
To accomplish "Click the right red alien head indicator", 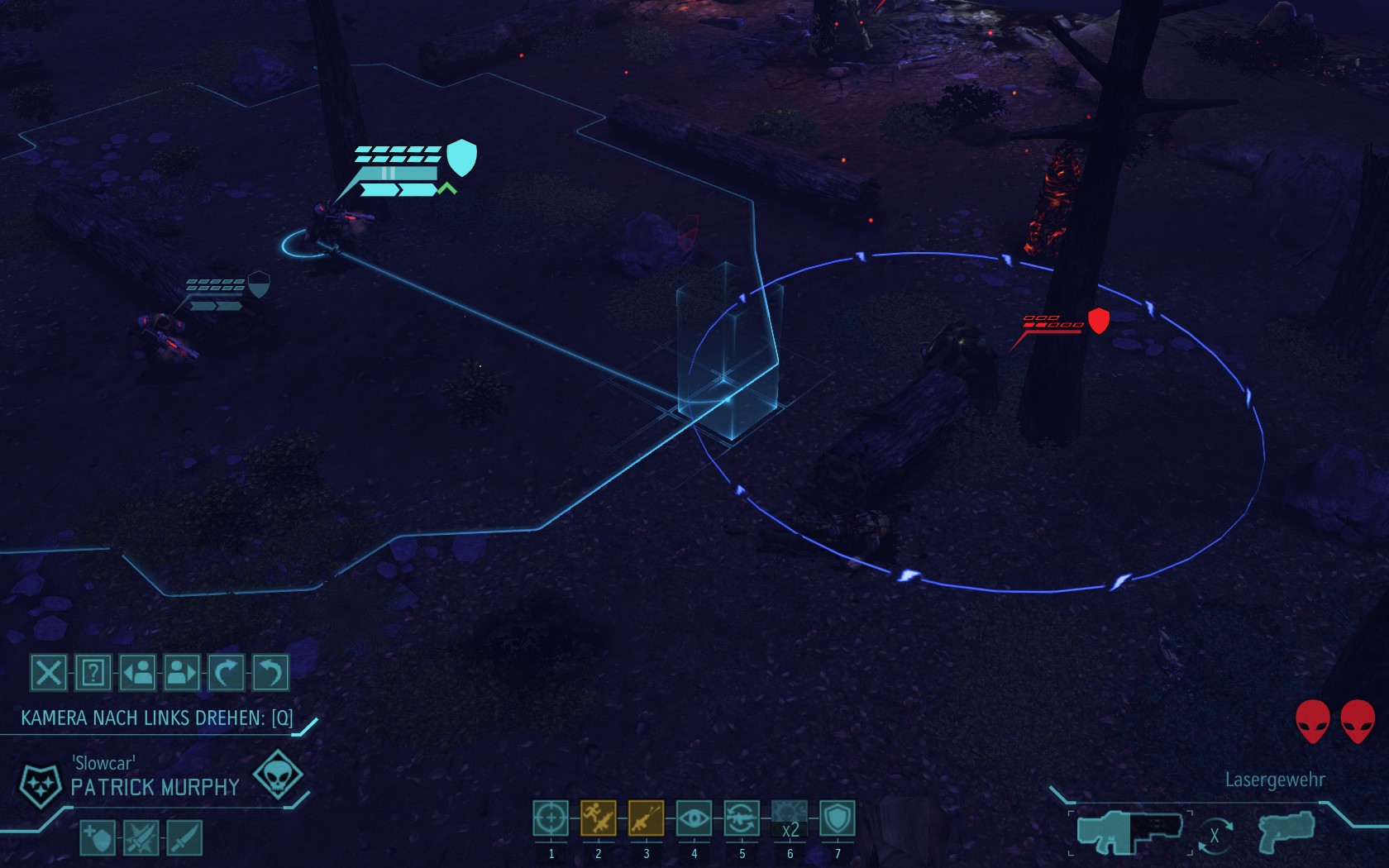I will tap(1358, 721).
